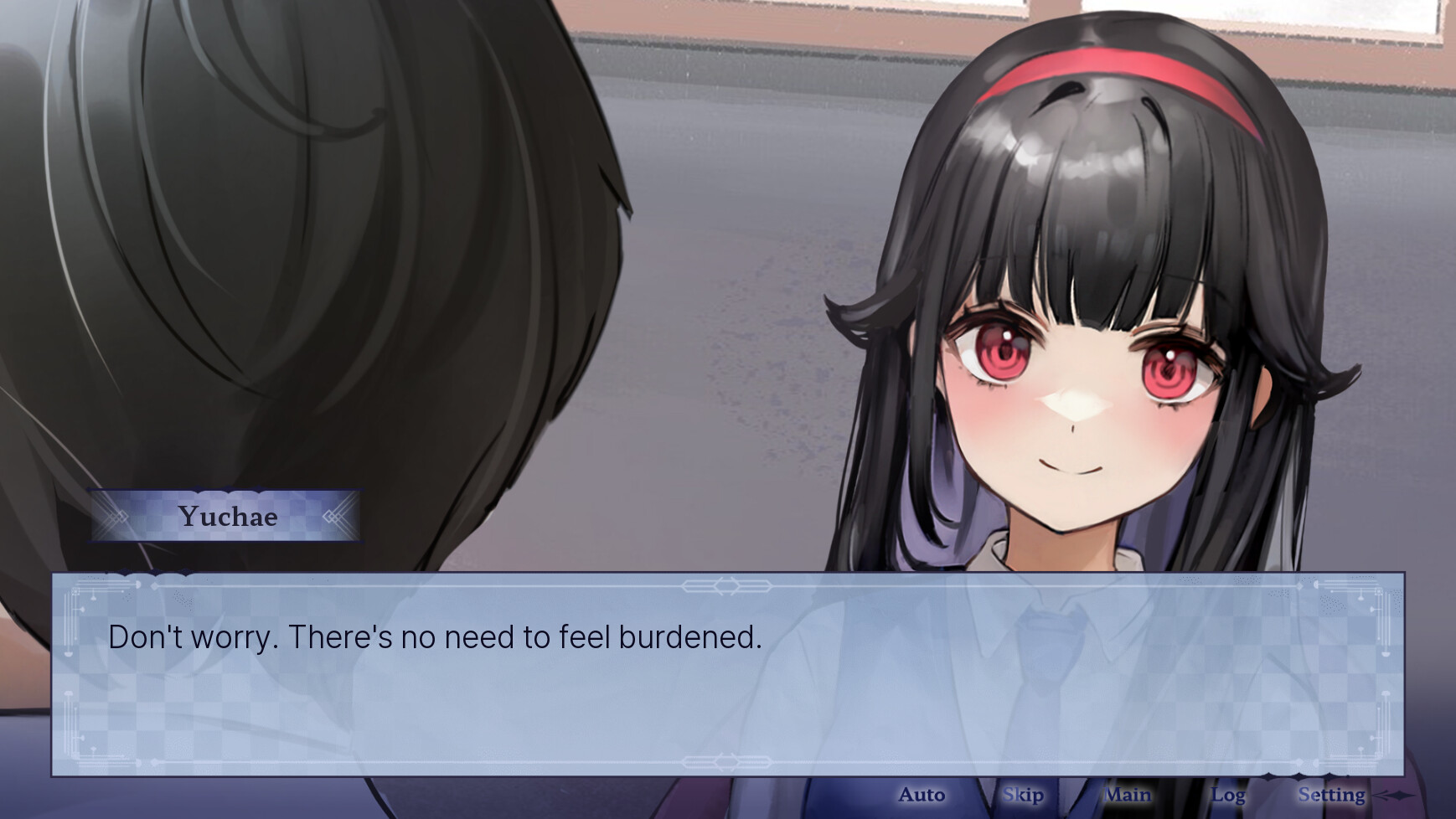Toggle Auto mode off by clicking Auto again
The image size is (1456, 819).
pyautogui.click(x=922, y=795)
